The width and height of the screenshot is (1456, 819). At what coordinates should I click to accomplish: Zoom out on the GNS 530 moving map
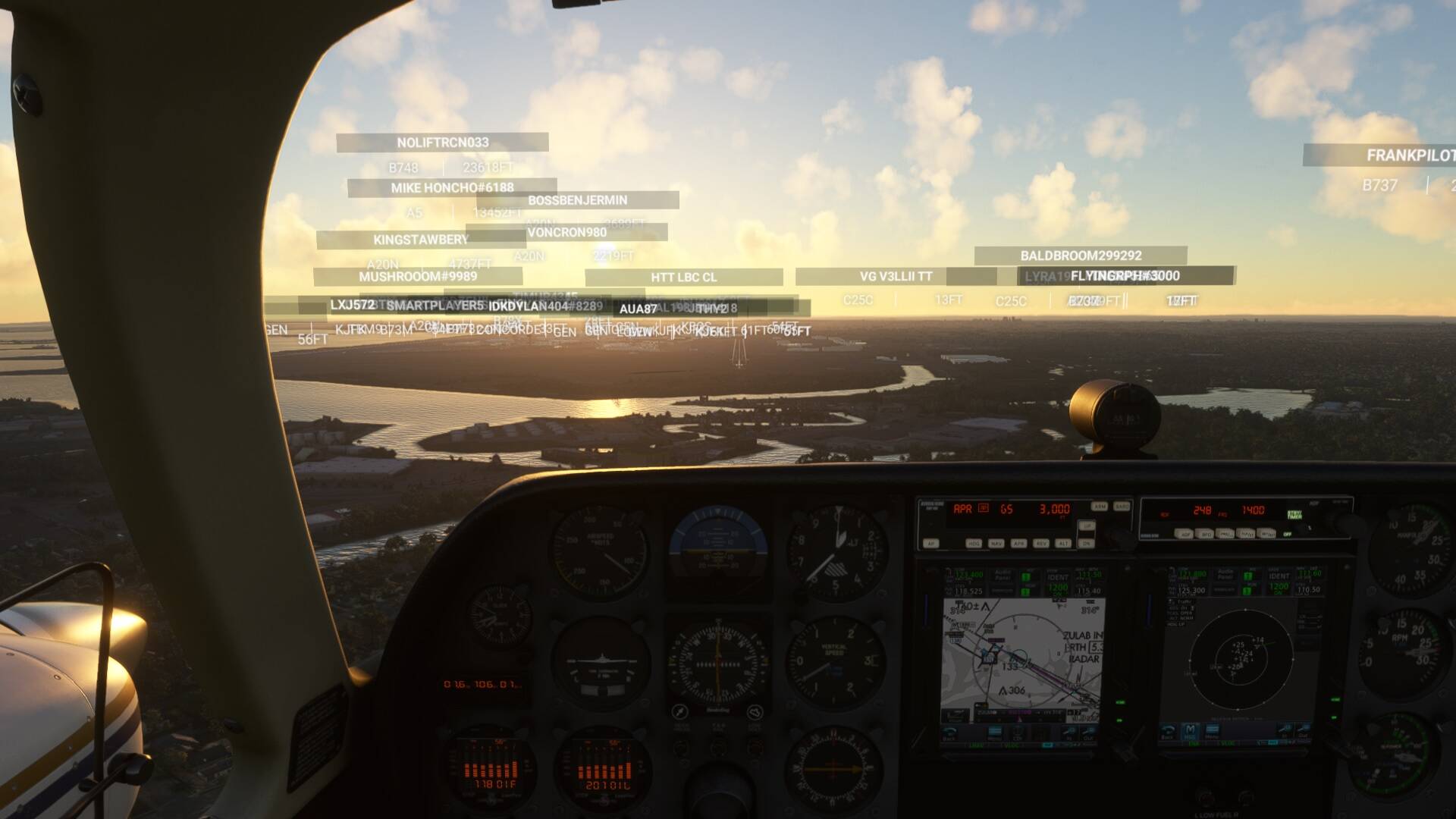1087,731
